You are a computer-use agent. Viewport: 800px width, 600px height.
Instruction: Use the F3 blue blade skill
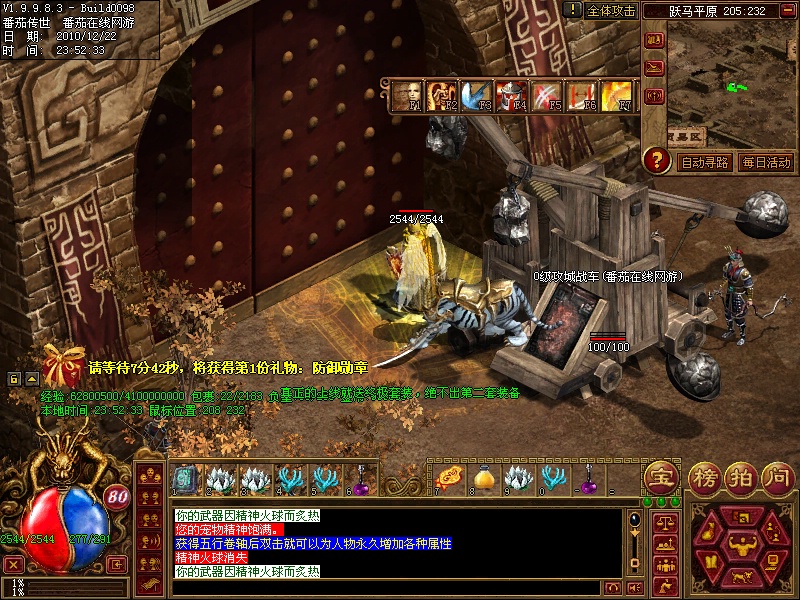[477, 96]
